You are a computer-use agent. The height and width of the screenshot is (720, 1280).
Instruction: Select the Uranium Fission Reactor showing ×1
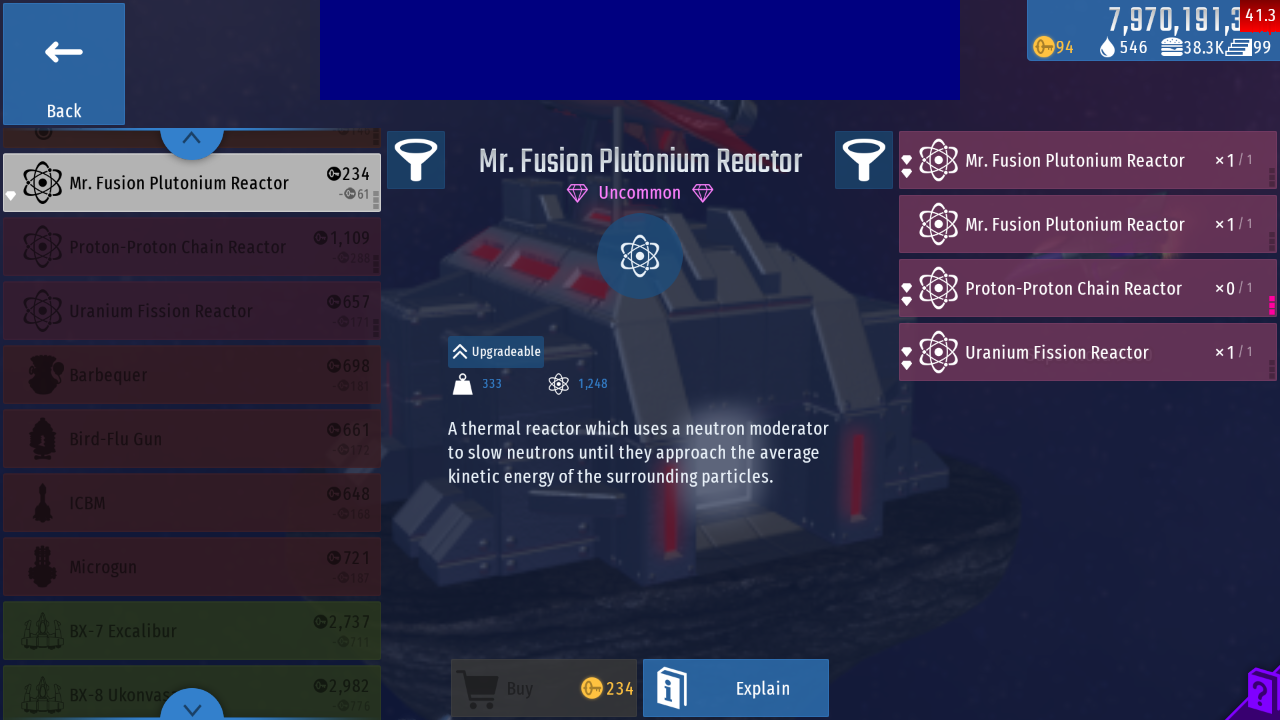pyautogui.click(x=1087, y=353)
